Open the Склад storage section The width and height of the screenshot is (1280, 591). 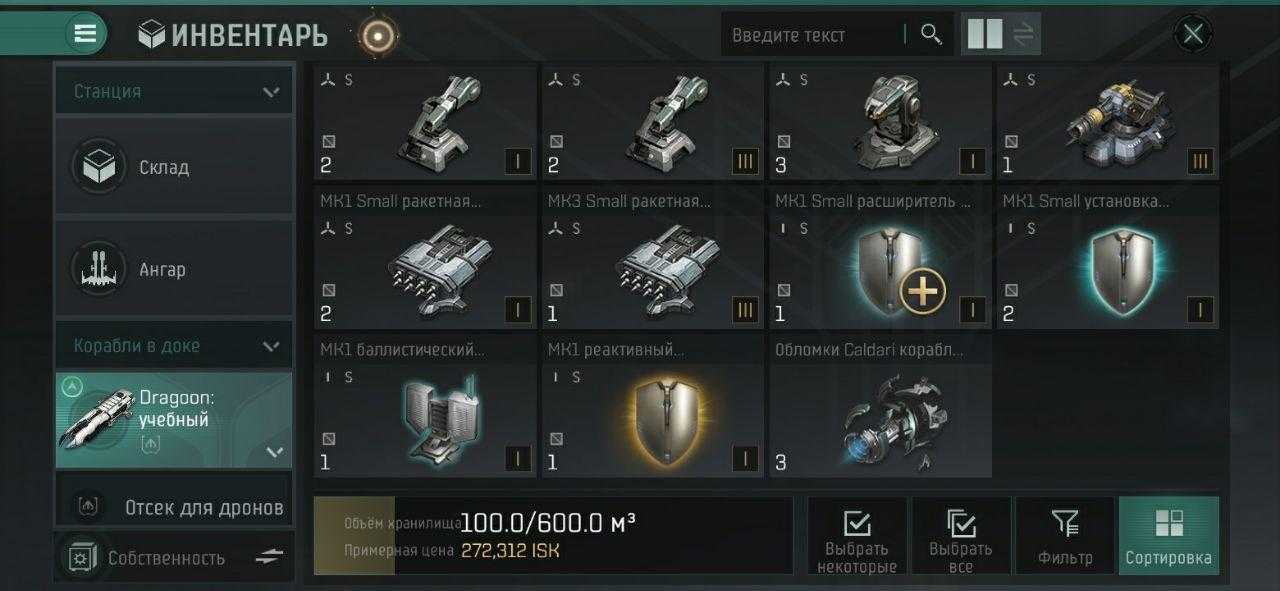174,167
